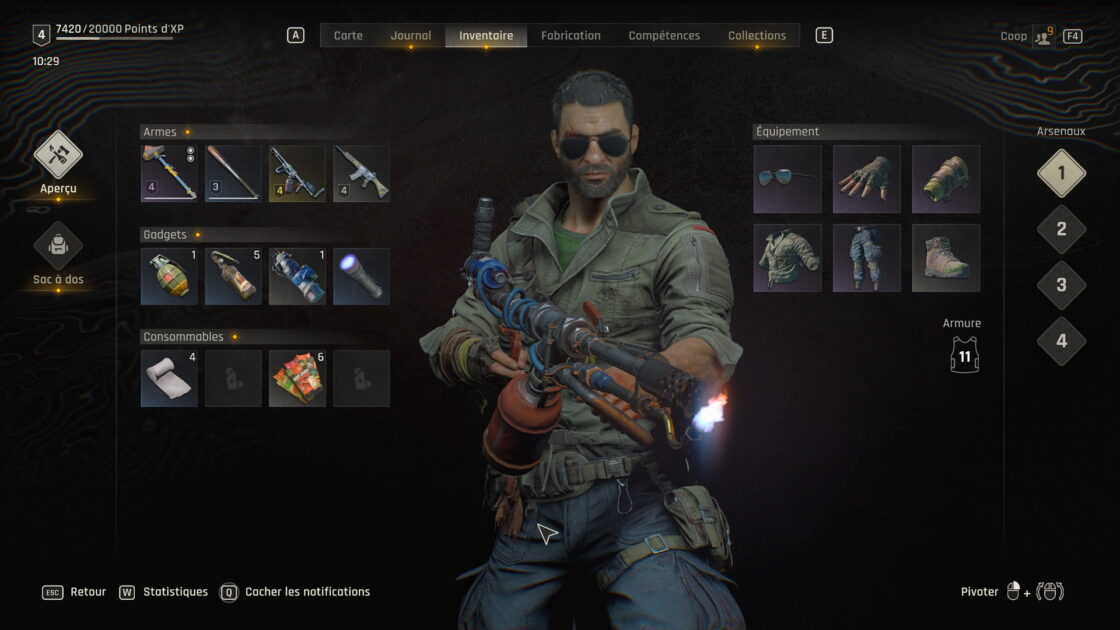Open the Carte tab
The width and height of the screenshot is (1120, 630).
pos(348,36)
